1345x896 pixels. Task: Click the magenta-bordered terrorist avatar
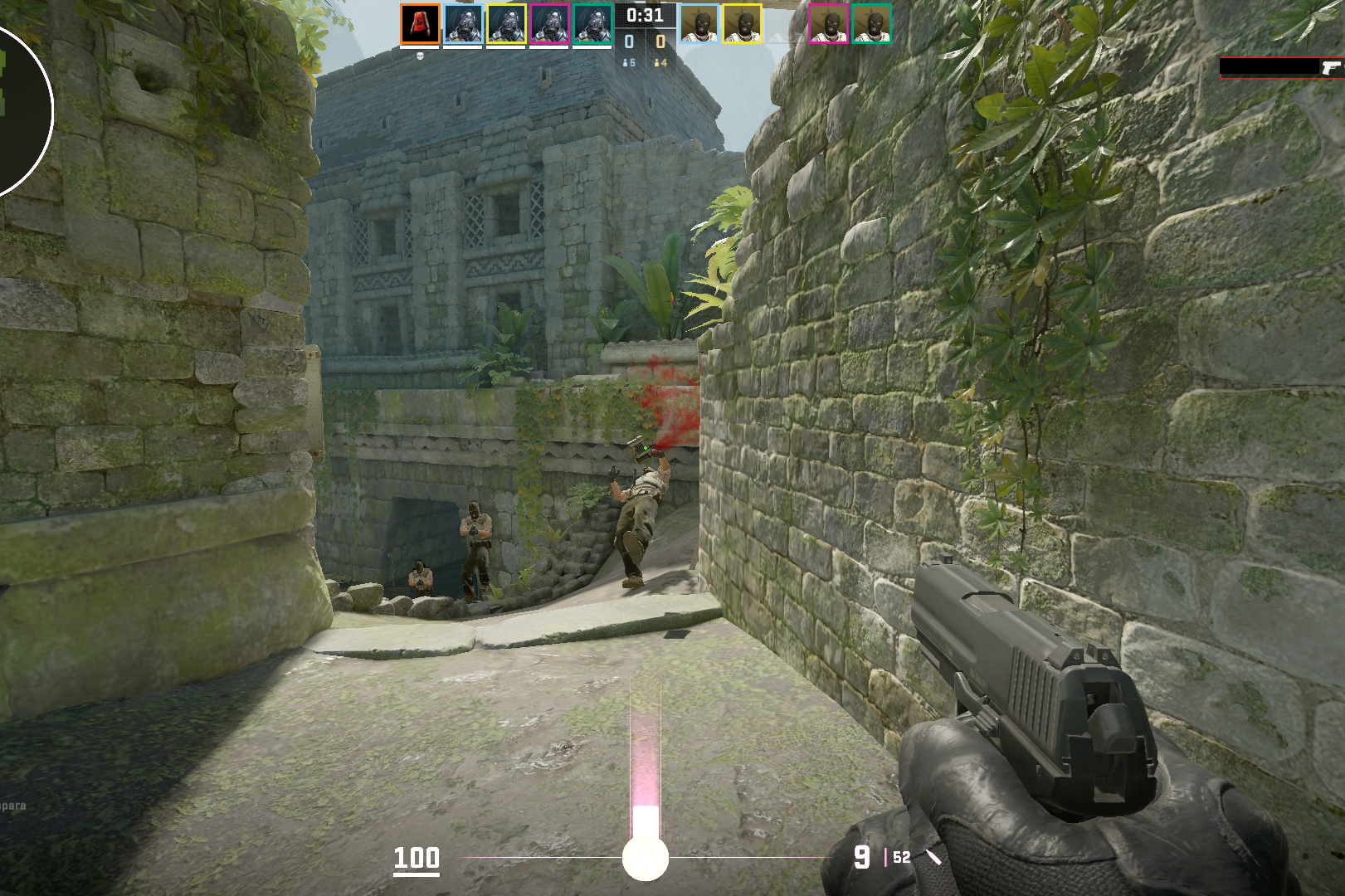(x=828, y=24)
